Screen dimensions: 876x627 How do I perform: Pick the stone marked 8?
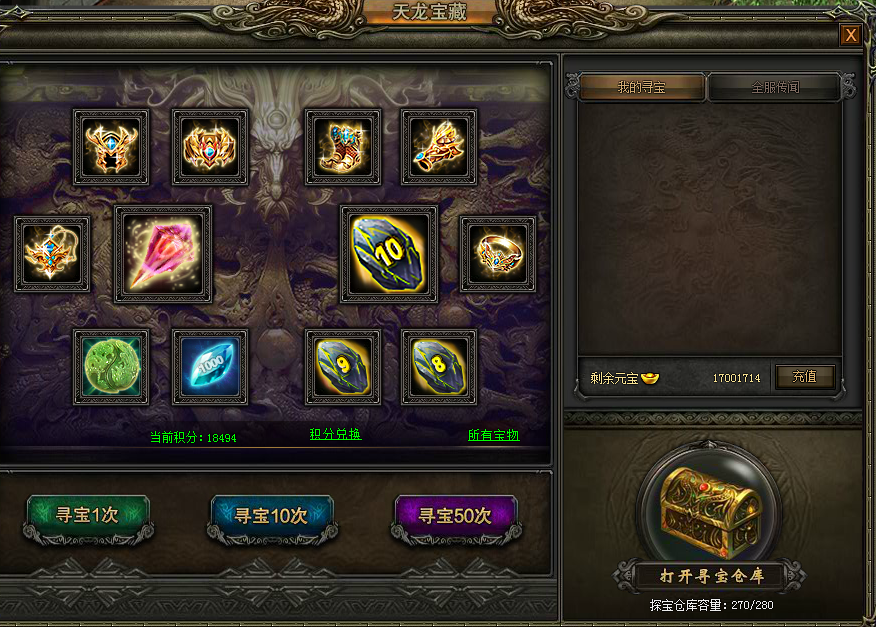[439, 367]
